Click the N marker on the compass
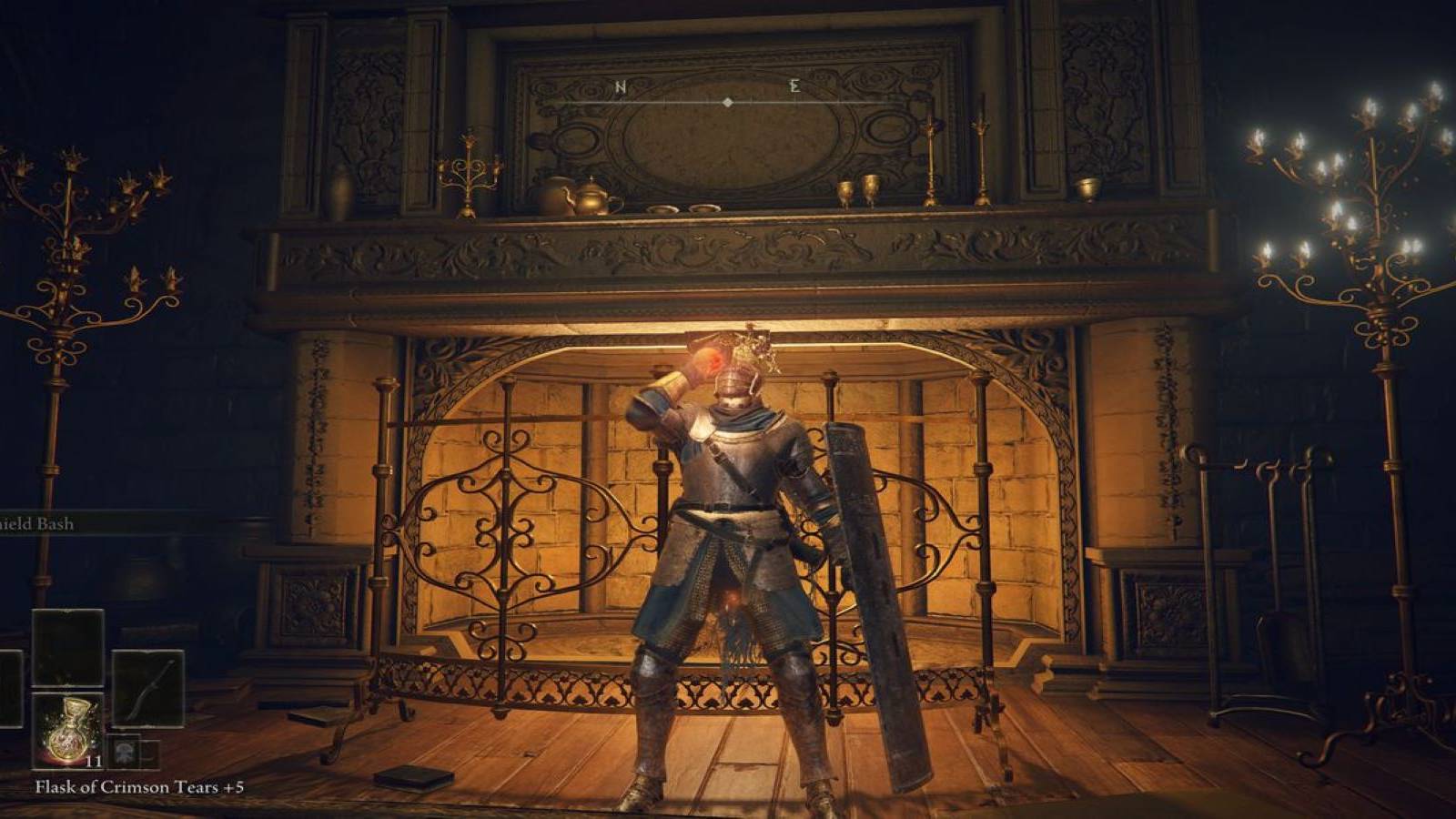Viewport: 1456px width, 819px height. pyautogui.click(x=622, y=87)
